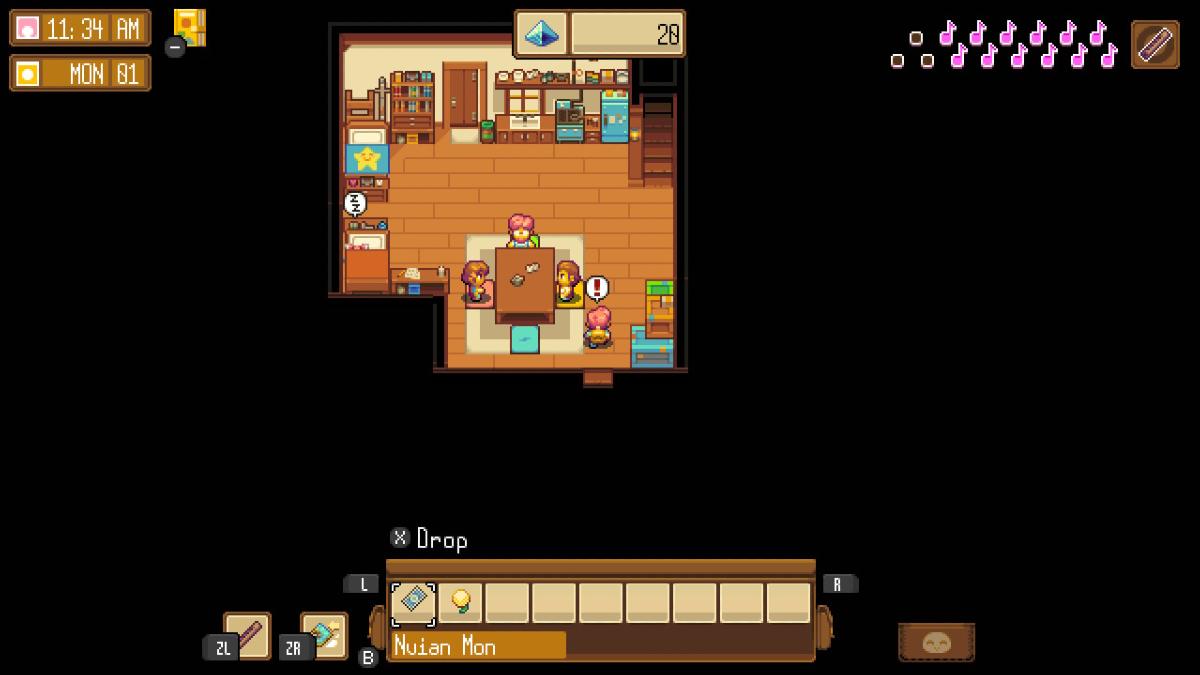Select the Nuian Mon item slot
The height and width of the screenshot is (675, 1200).
click(413, 603)
